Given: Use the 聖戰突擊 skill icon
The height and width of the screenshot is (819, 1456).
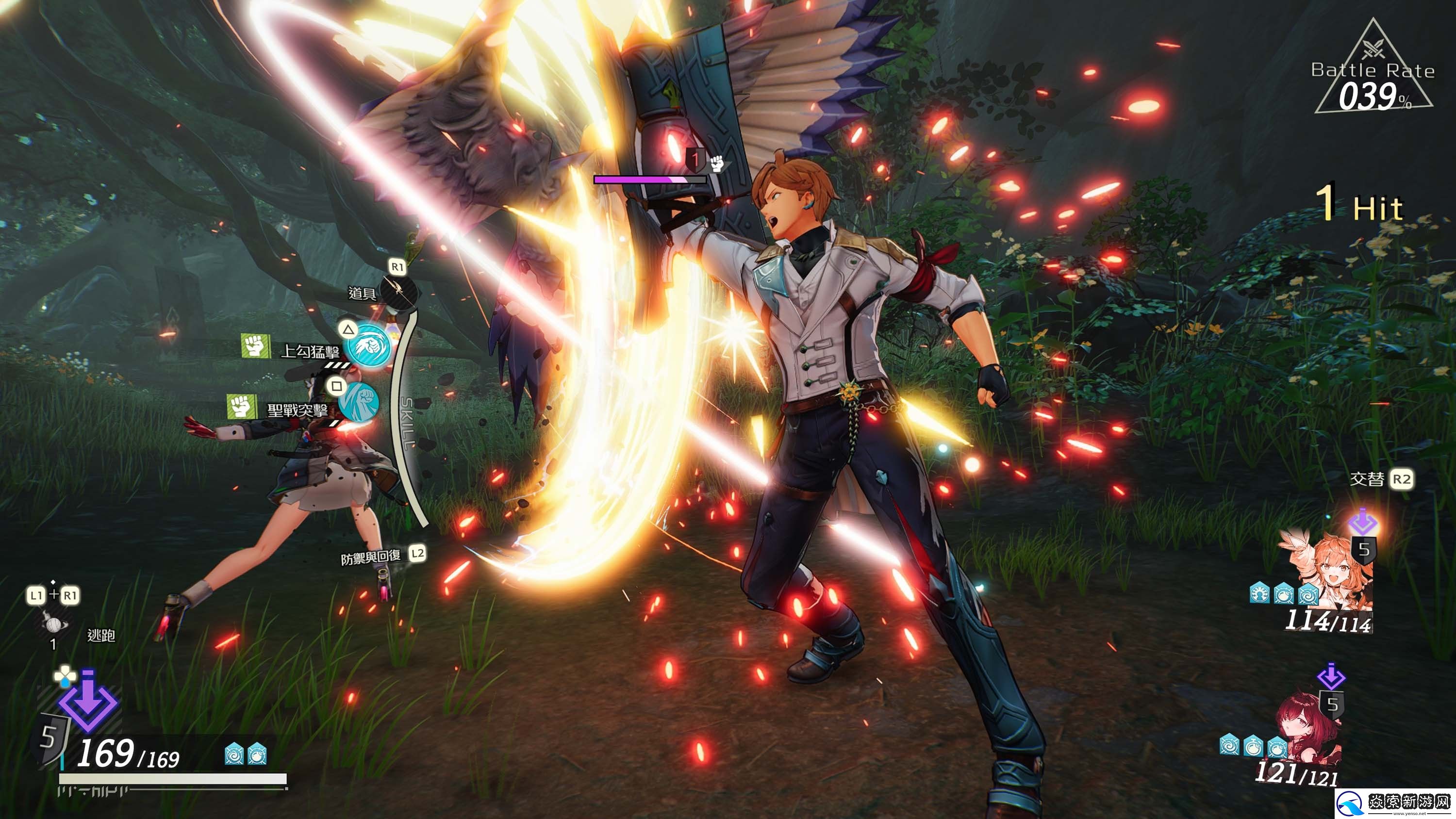Looking at the screenshot, I should 358,402.
